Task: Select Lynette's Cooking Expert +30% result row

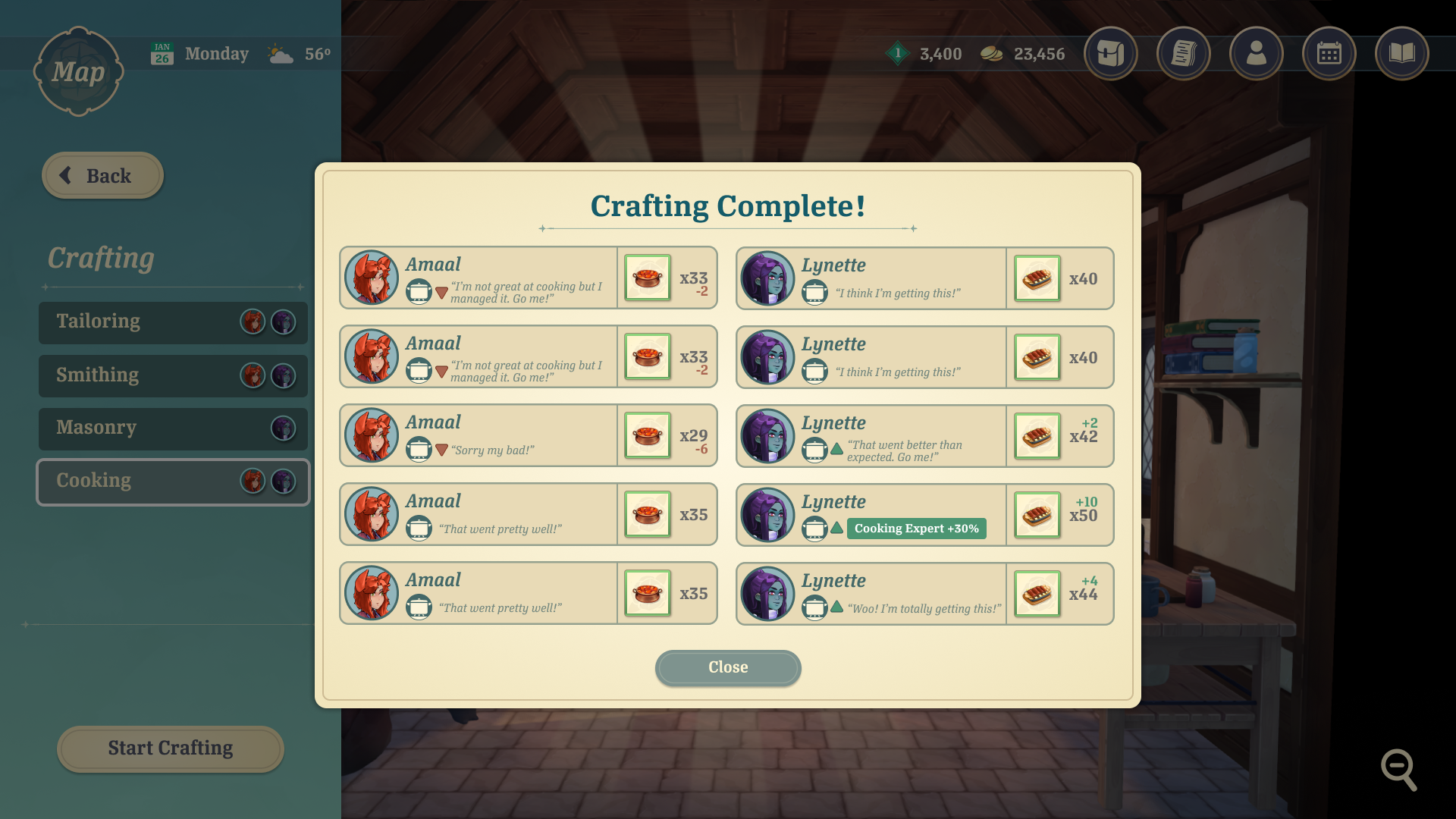Action: [924, 516]
